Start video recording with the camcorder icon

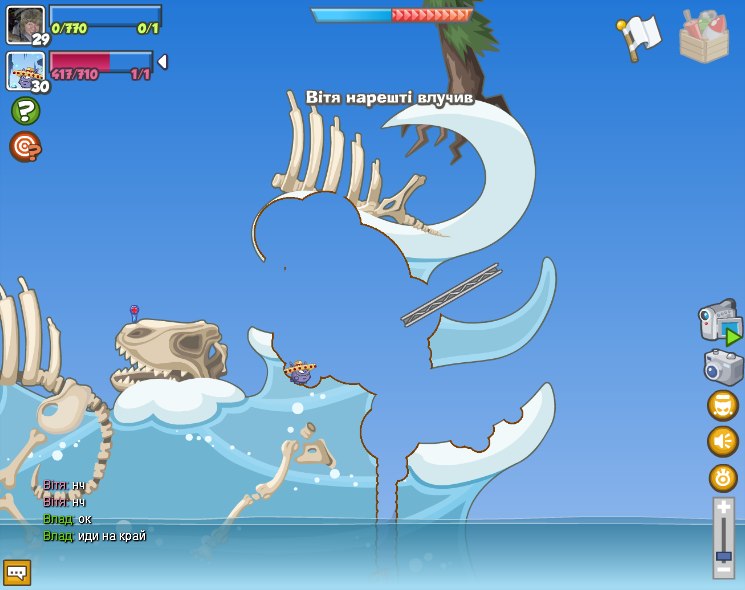(719, 323)
